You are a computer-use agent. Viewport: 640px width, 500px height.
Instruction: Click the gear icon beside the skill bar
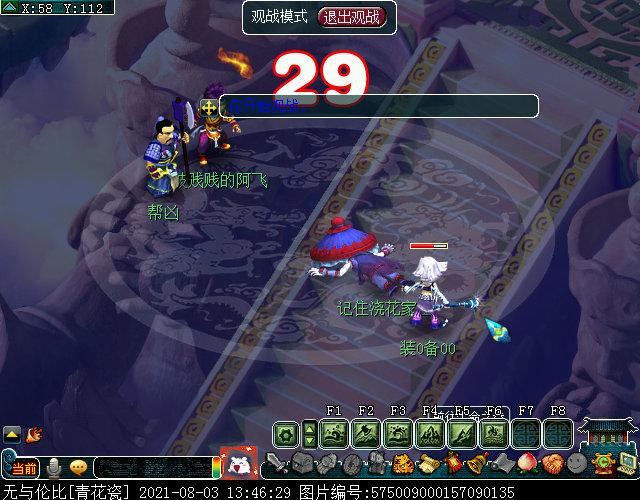[x=286, y=434]
